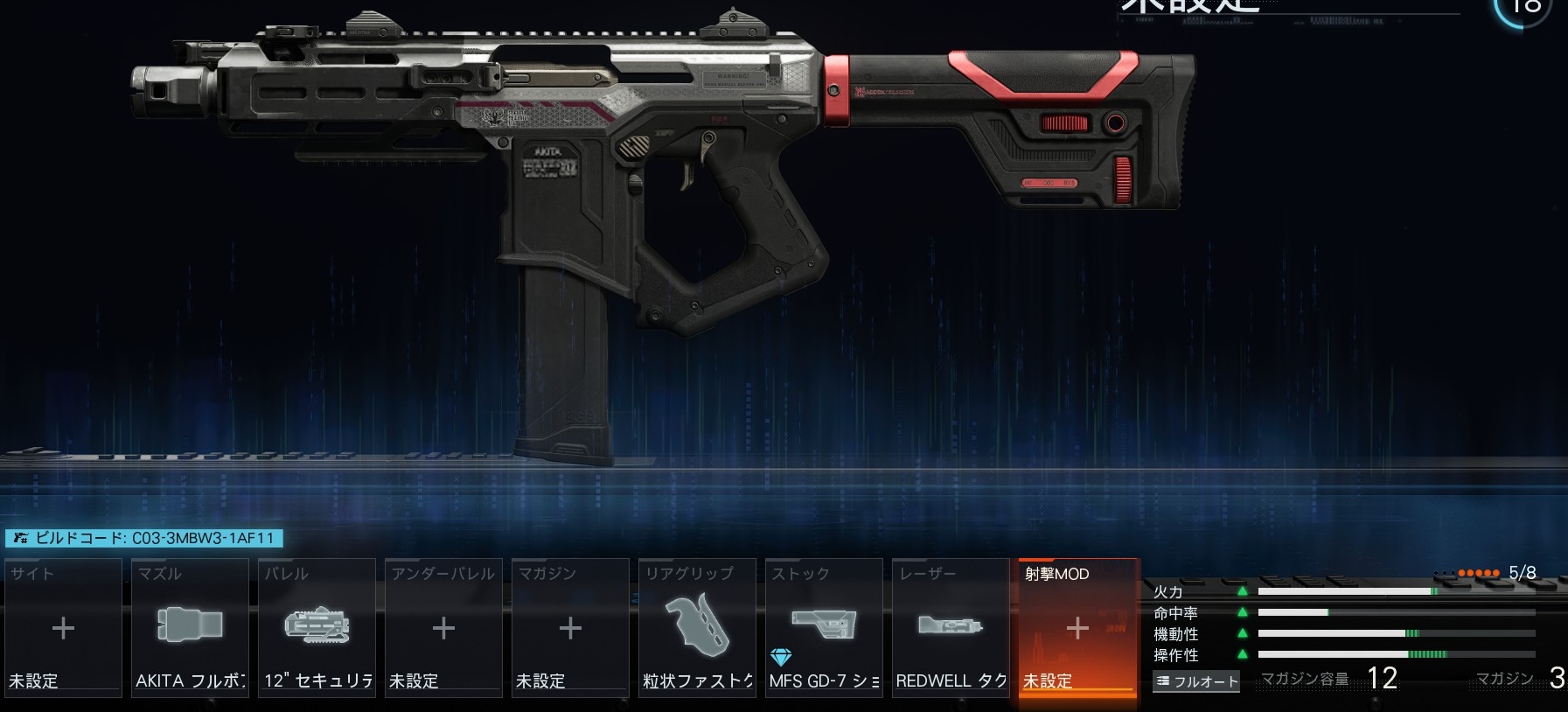The image size is (1568, 712).
Task: Click the ビルドコード build code label
Action: pos(144,538)
